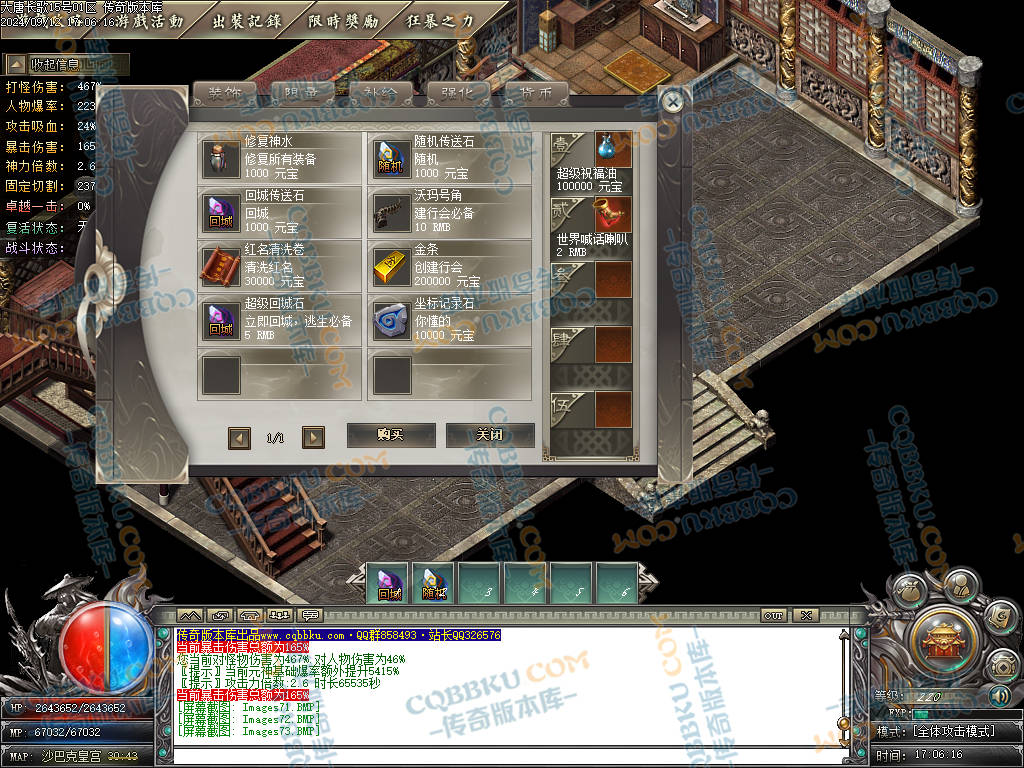
Task: Choose the 随机传送石 shop item
Action: [x=449, y=158]
